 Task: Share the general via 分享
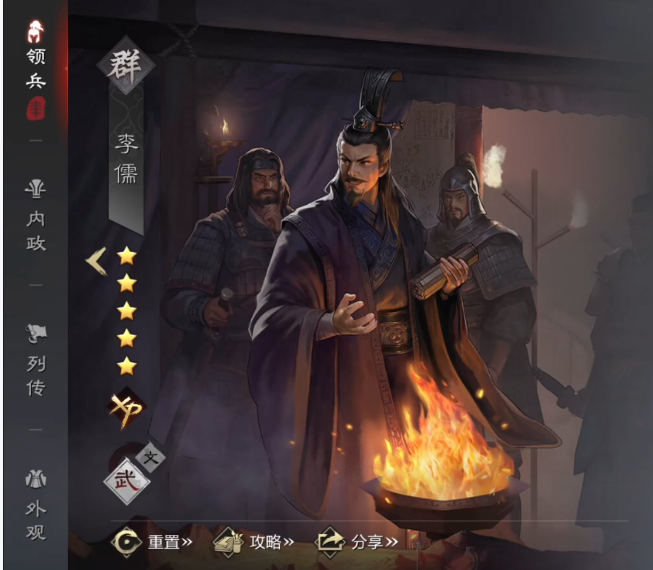[x=357, y=542]
